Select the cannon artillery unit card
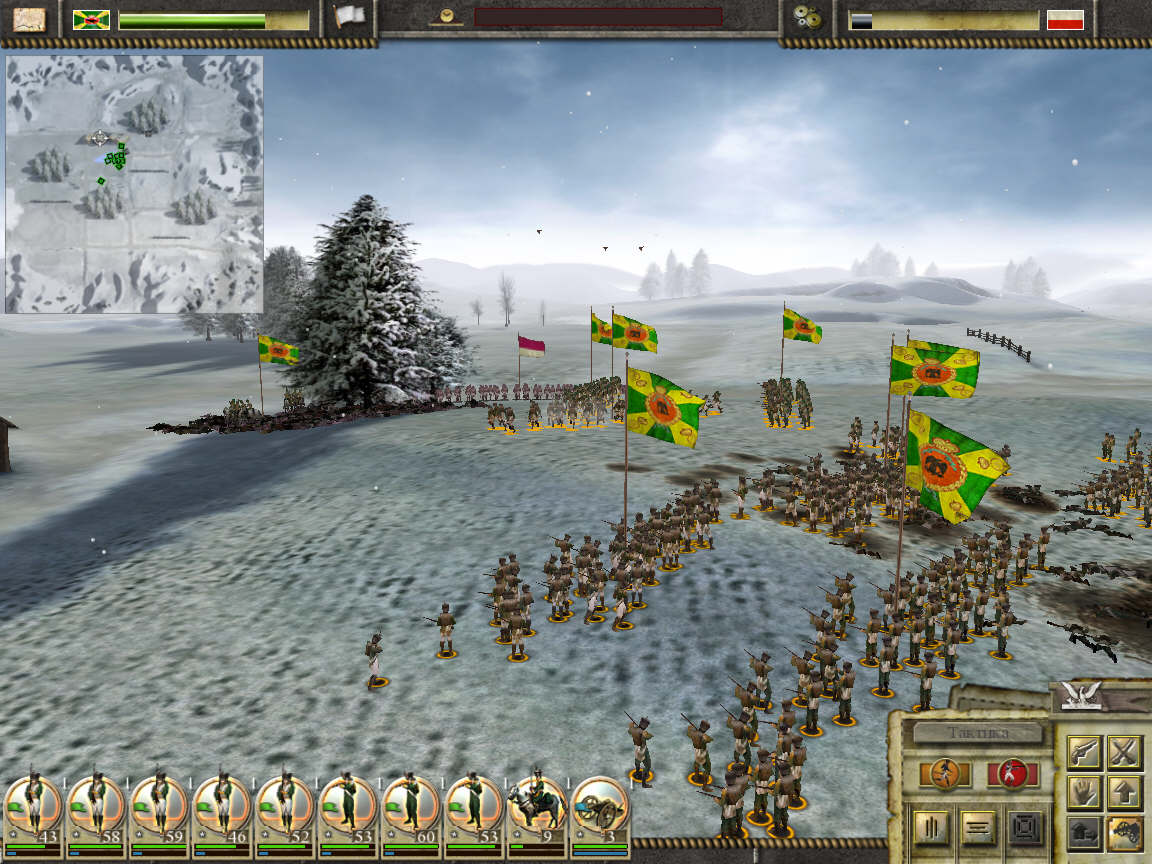1152x864 pixels. (599, 806)
